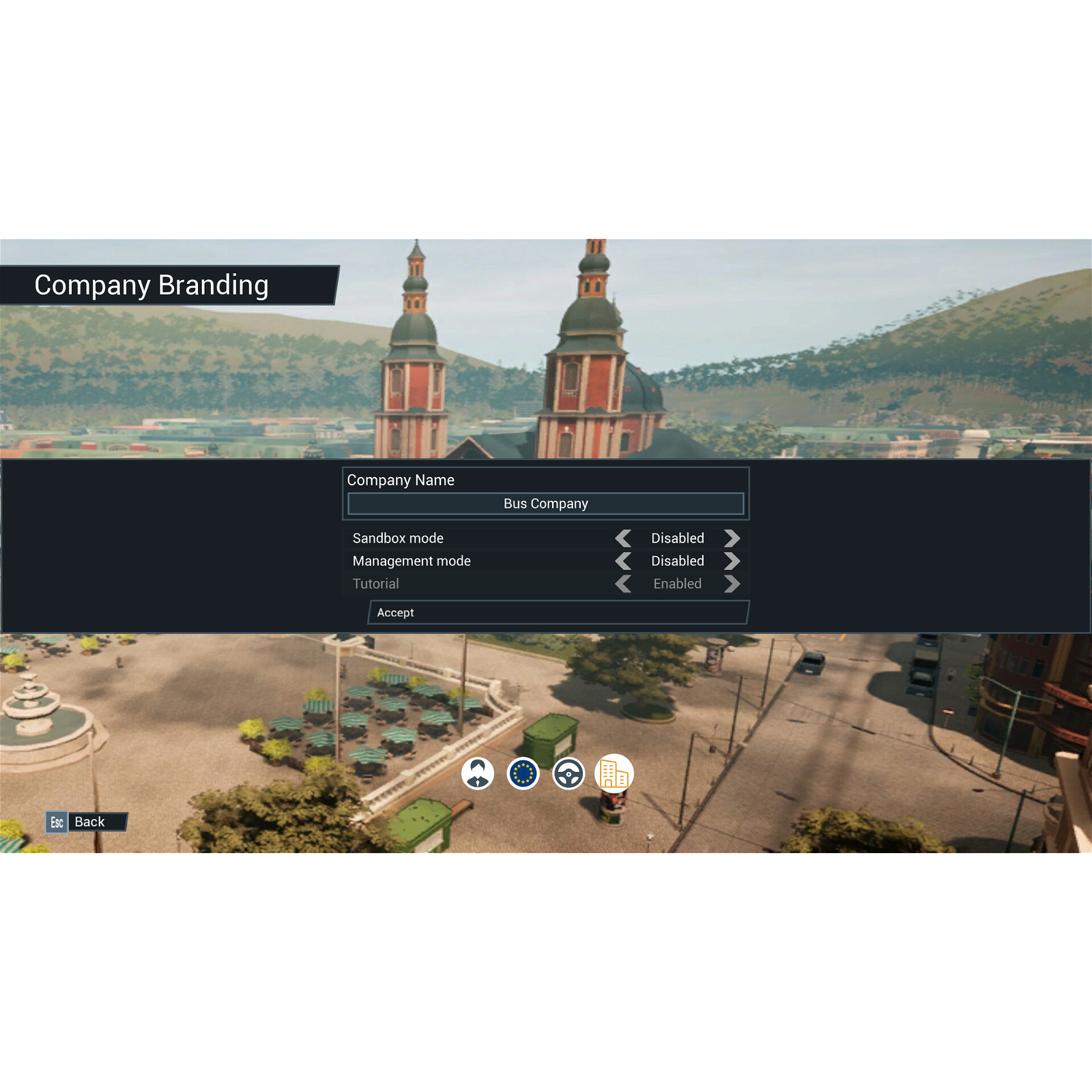Viewport: 1092px width, 1092px height.
Task: Click the Esc key icon beside Back
Action: point(57,822)
